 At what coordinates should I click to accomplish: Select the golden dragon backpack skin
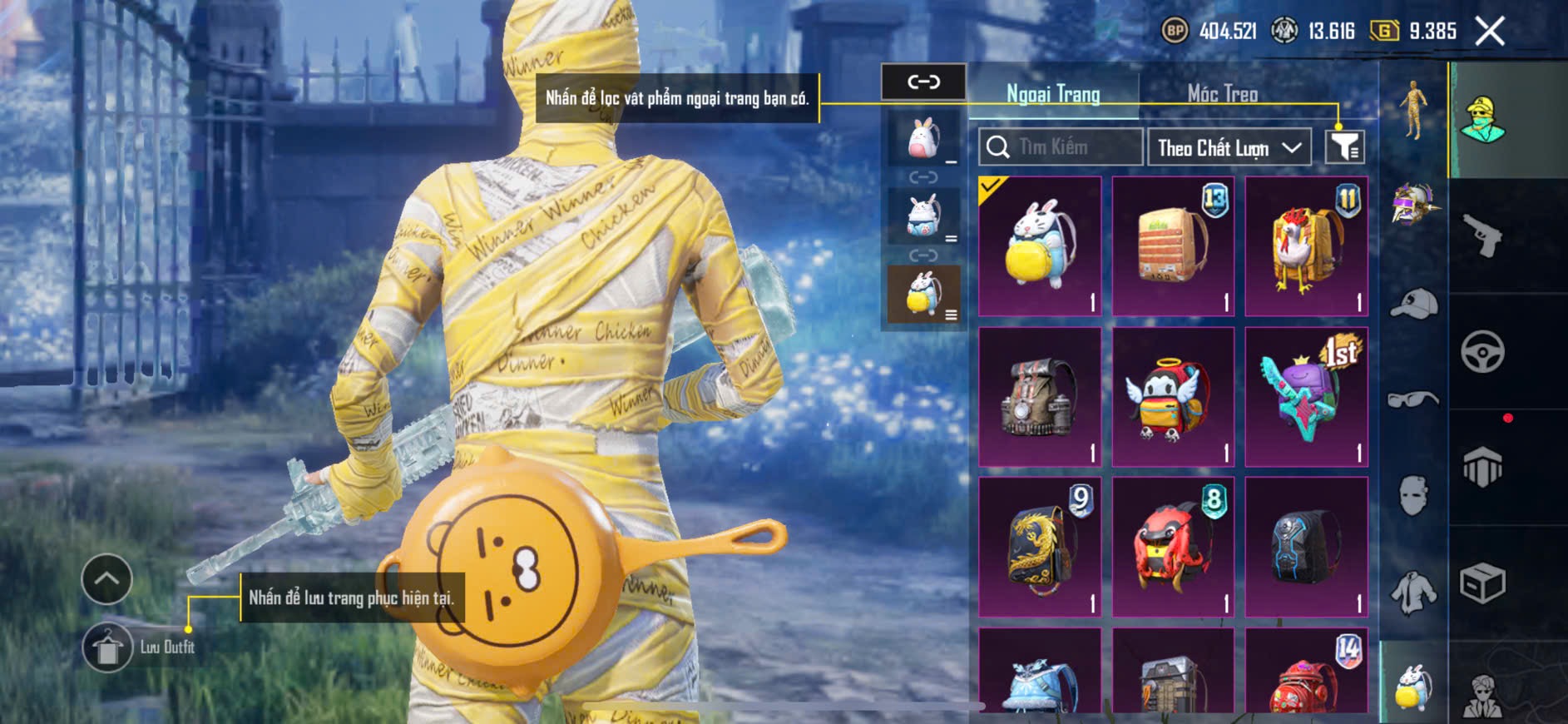pyautogui.click(x=1040, y=547)
